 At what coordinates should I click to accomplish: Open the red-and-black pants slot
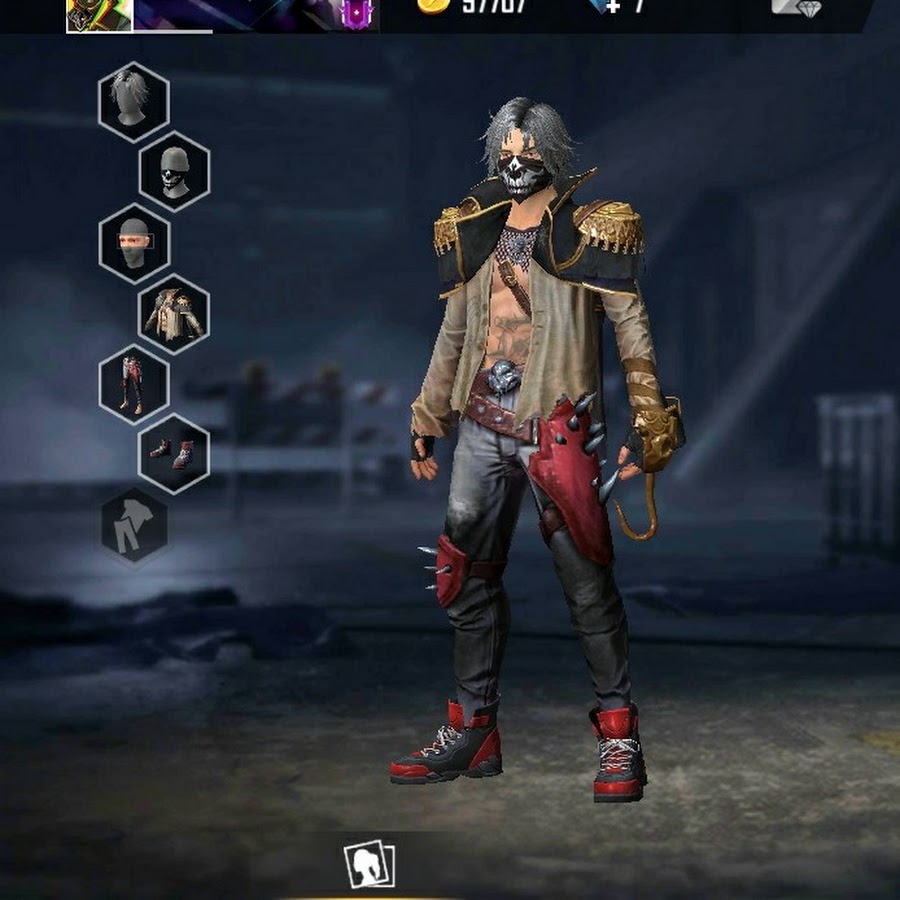(134, 384)
